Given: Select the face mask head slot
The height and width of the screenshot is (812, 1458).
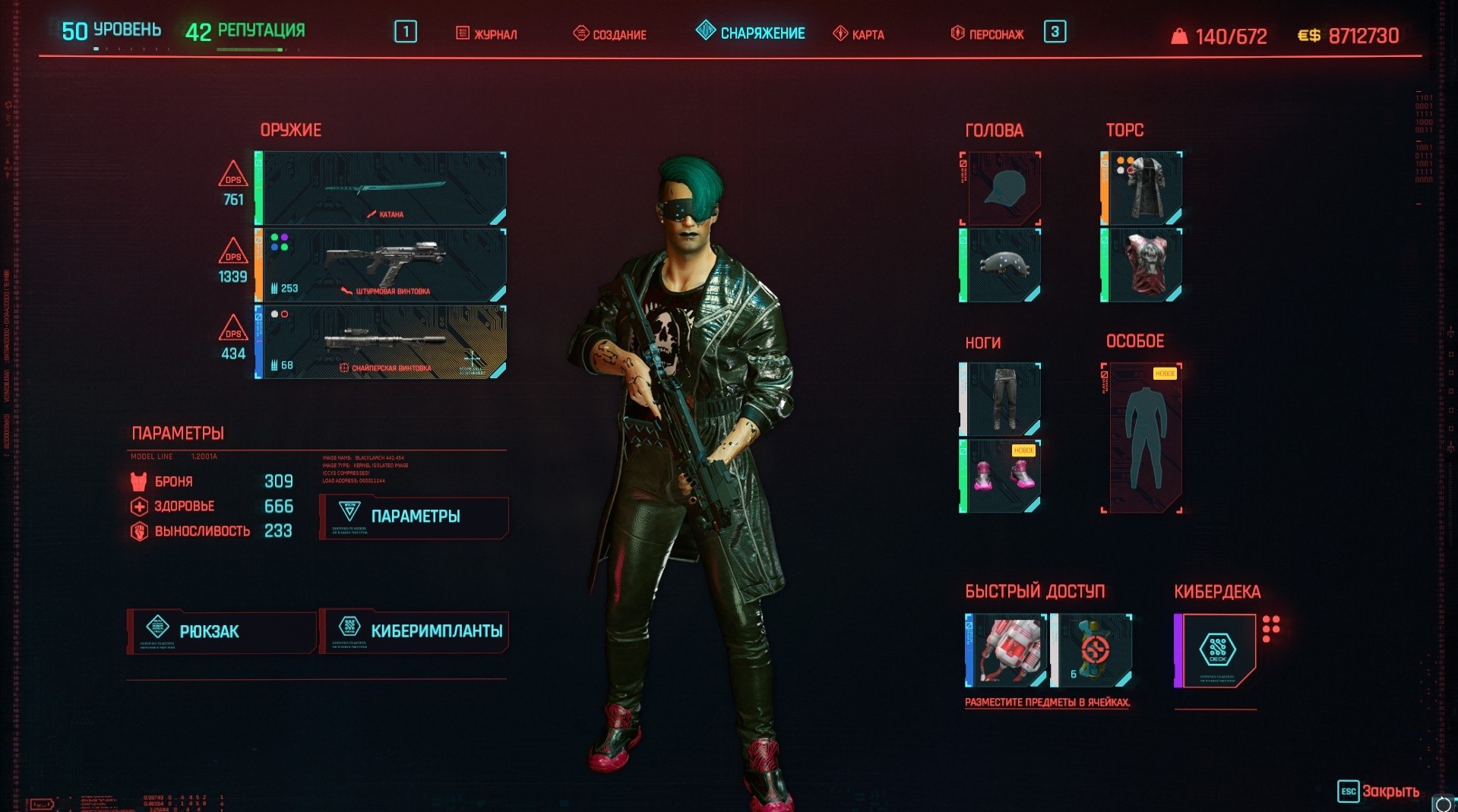Looking at the screenshot, I should pos(1001,265).
